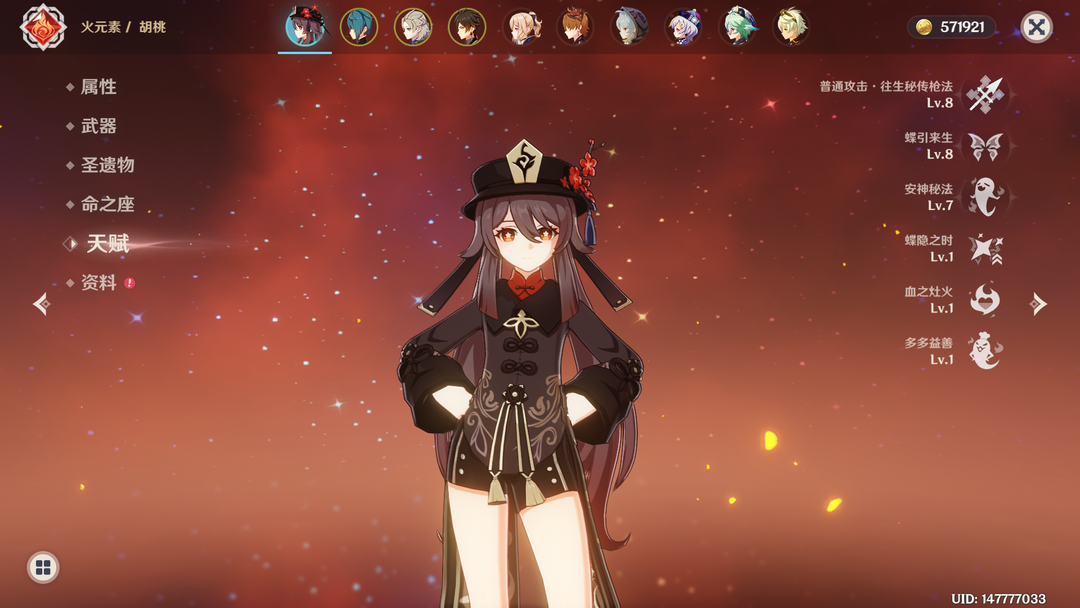The image size is (1080, 608).
Task: Switch to the next character with the right arrow
Action: 1039,304
